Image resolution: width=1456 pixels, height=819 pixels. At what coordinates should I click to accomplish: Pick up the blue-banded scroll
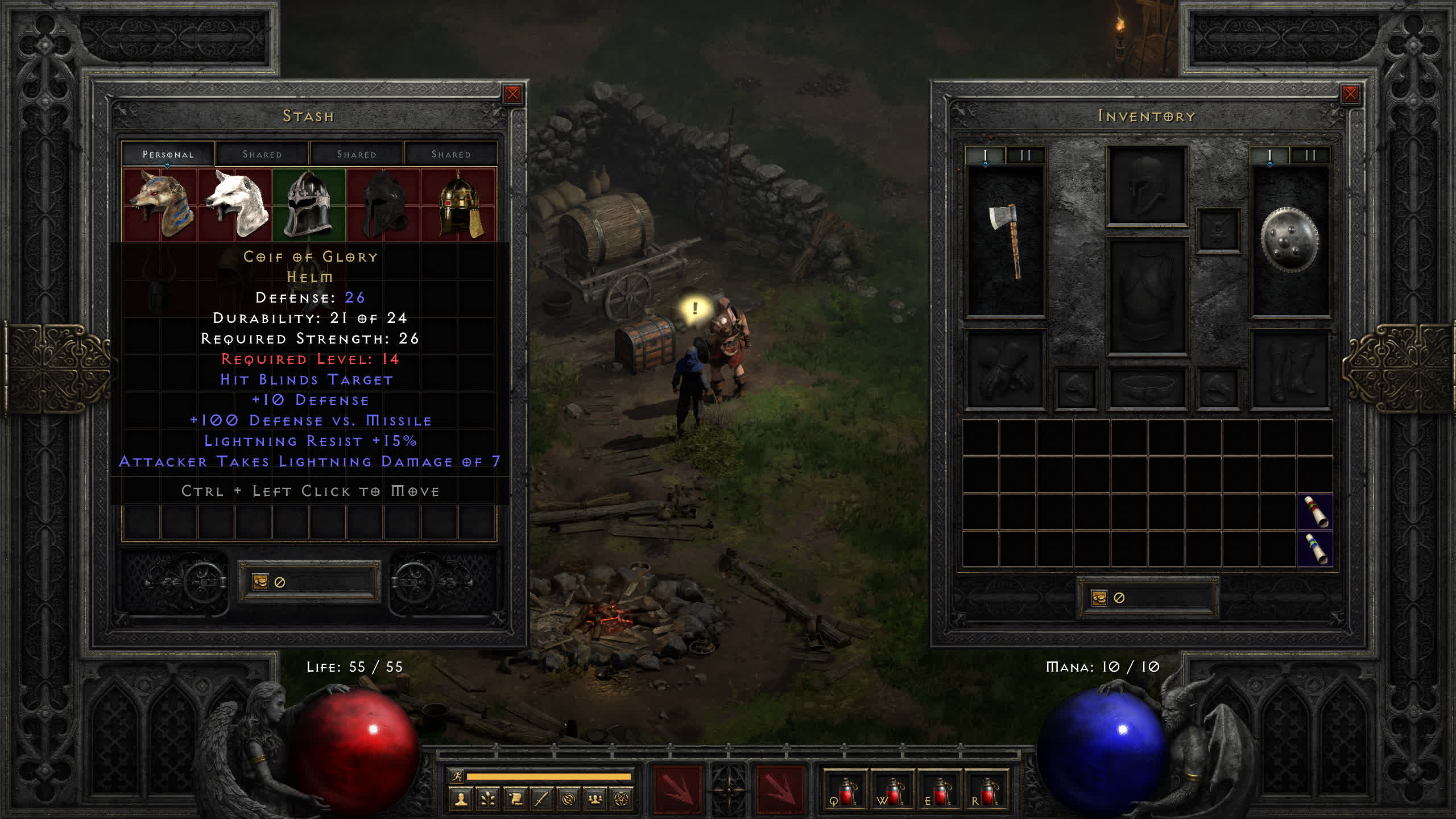1315,549
